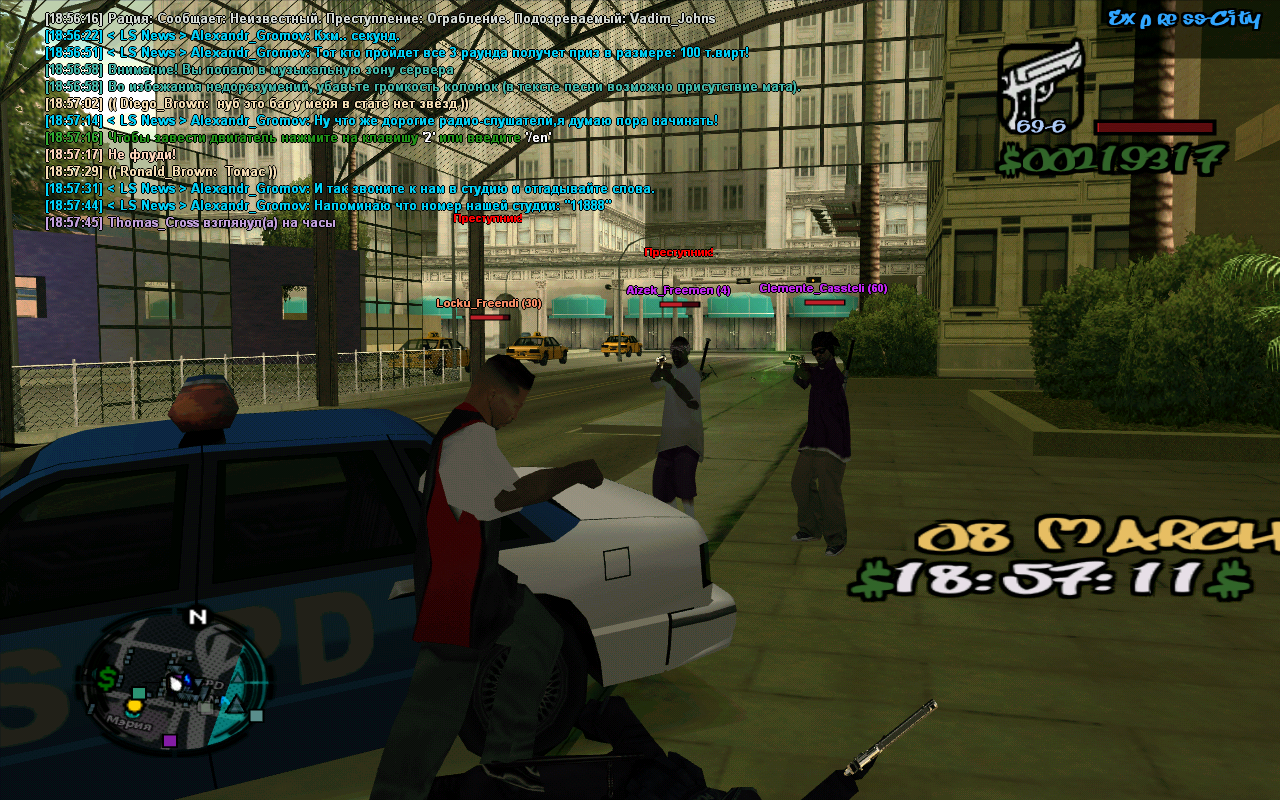Click the yellow marker above Мэрия label
Viewport: 1280px width, 800px height.
coord(134,706)
